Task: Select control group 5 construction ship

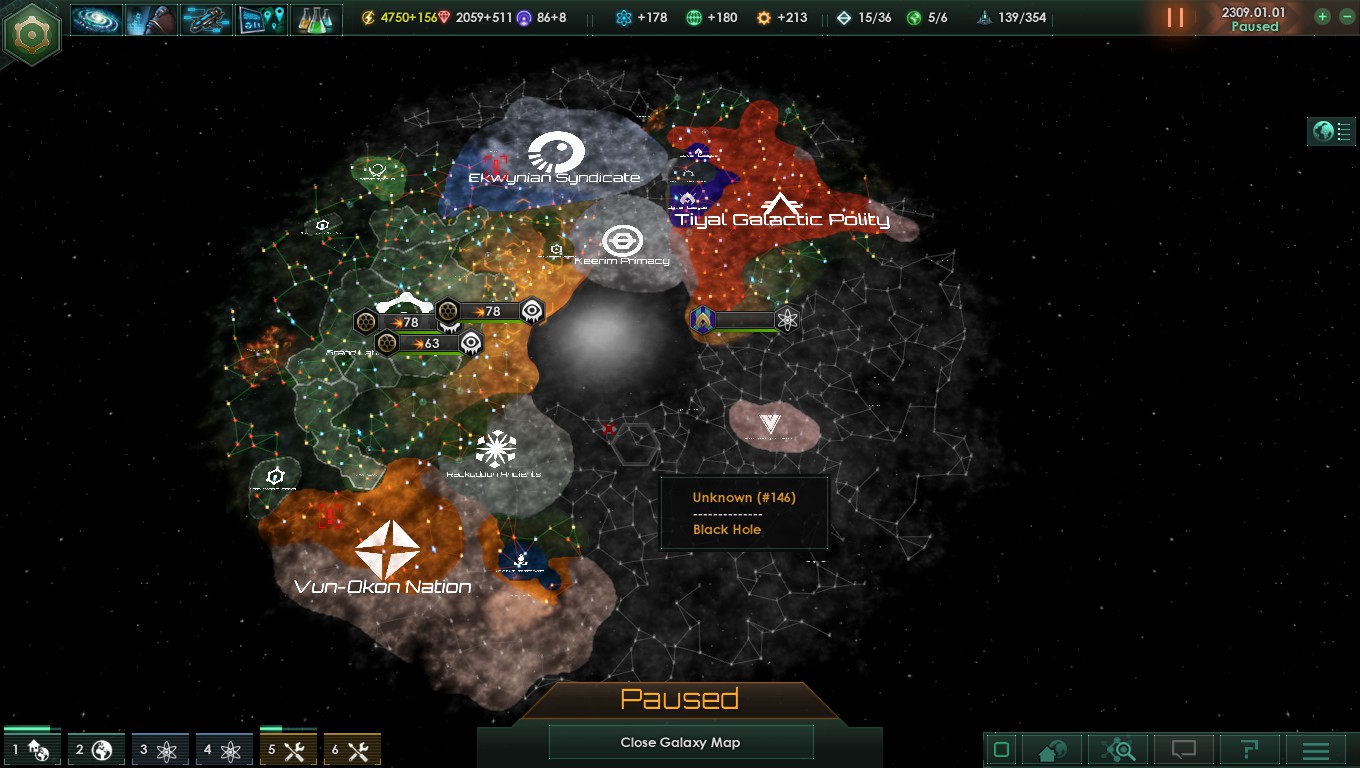Action: coord(288,749)
